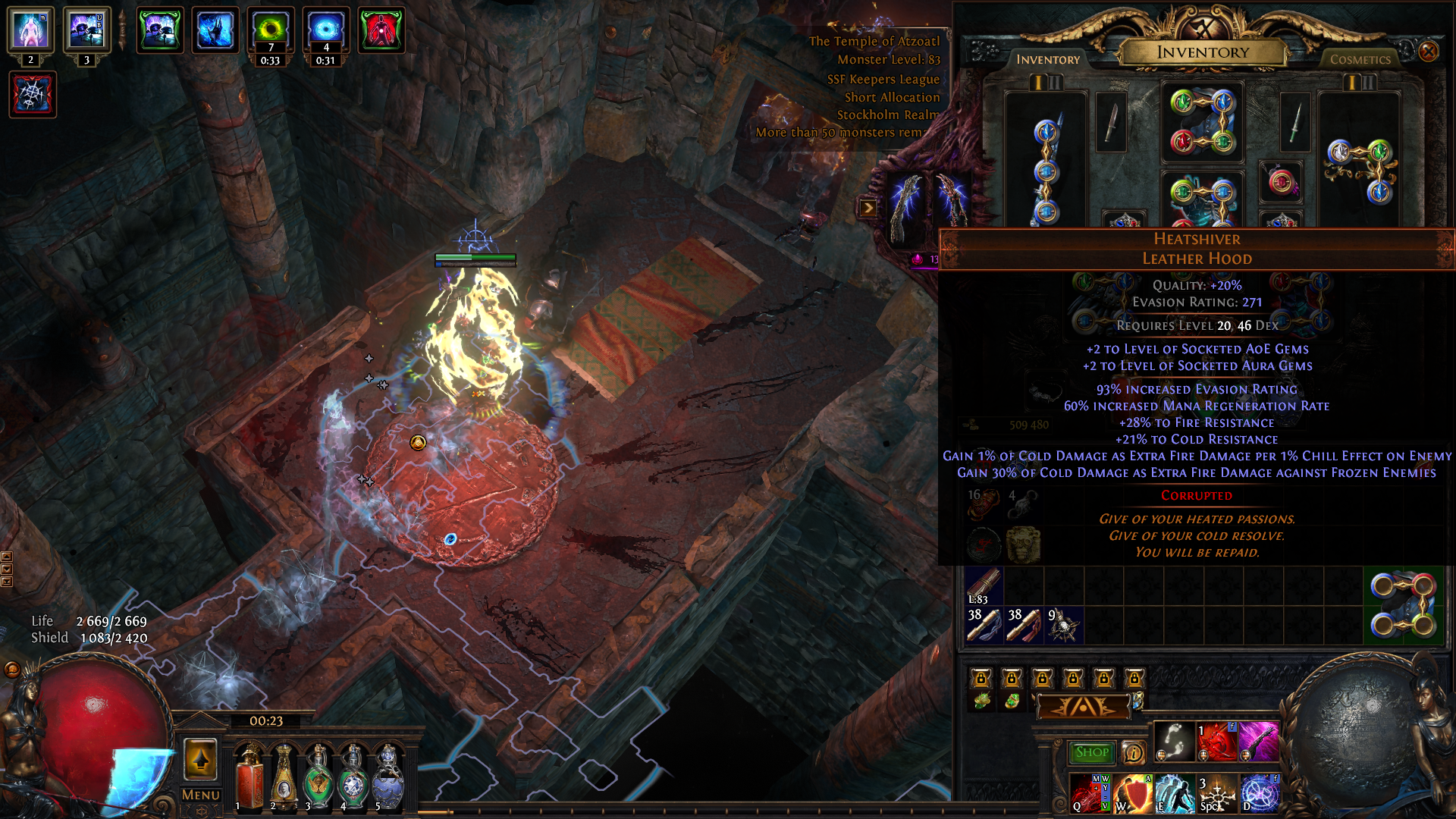The width and height of the screenshot is (1456, 819).
Task: Select the red scroll labeled L:83
Action: [x=984, y=586]
